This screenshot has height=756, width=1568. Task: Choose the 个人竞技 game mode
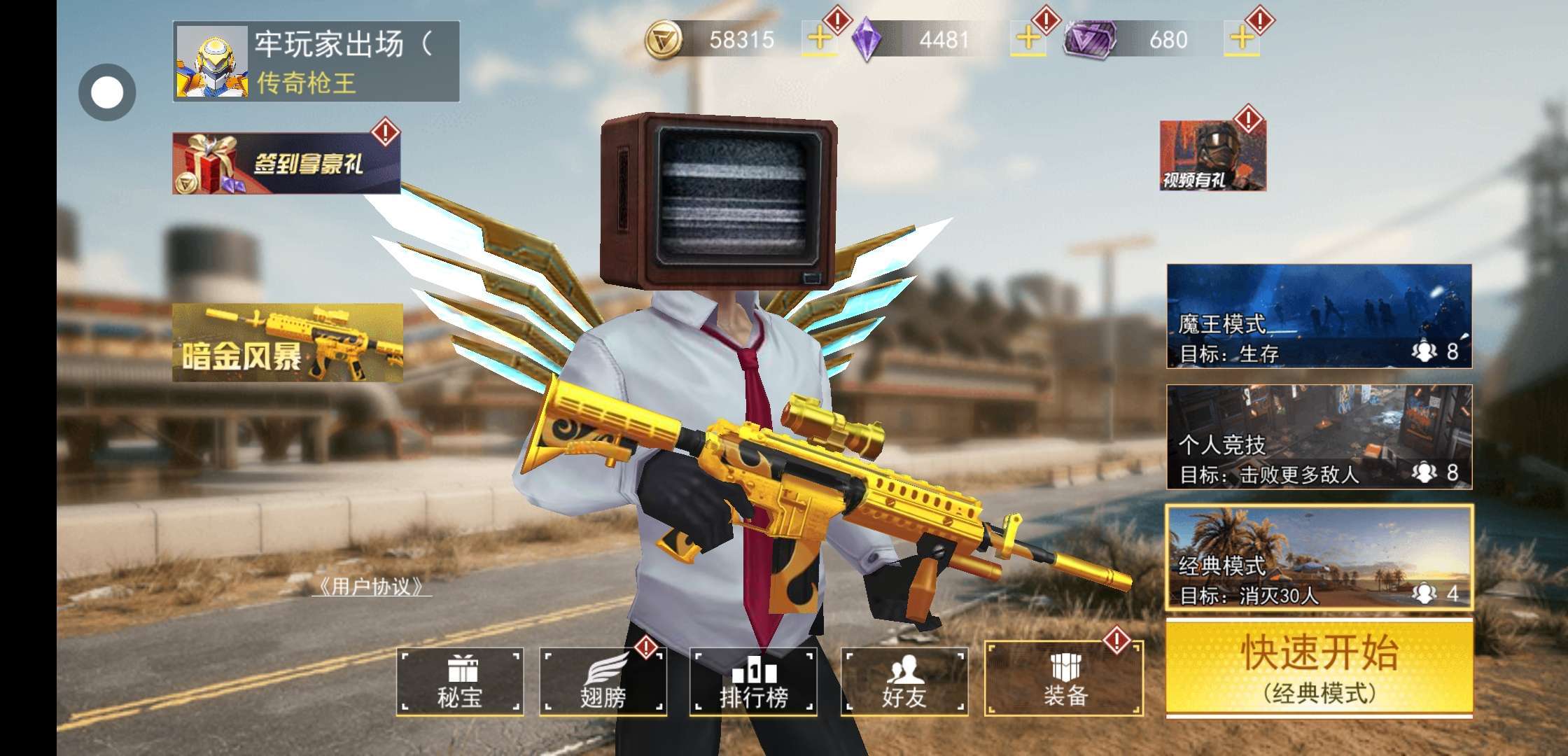pyautogui.click(x=1319, y=437)
